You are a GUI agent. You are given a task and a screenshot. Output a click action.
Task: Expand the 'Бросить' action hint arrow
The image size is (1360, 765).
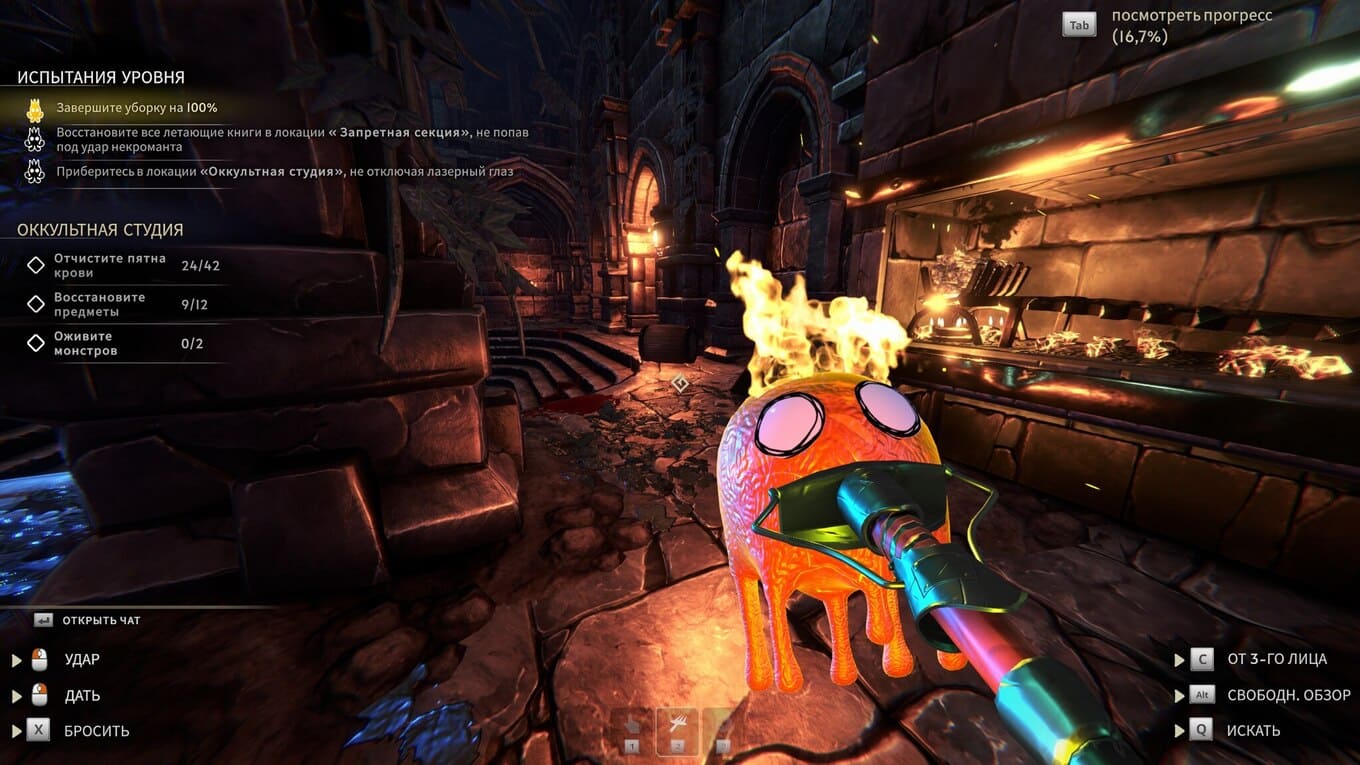[16, 731]
